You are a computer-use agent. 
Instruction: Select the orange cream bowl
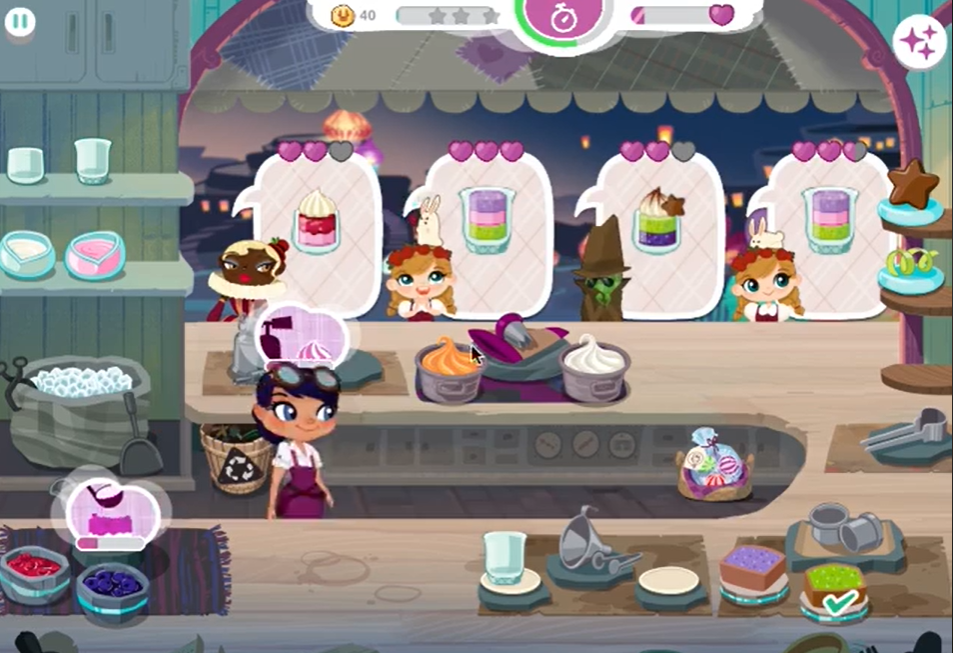[449, 368]
